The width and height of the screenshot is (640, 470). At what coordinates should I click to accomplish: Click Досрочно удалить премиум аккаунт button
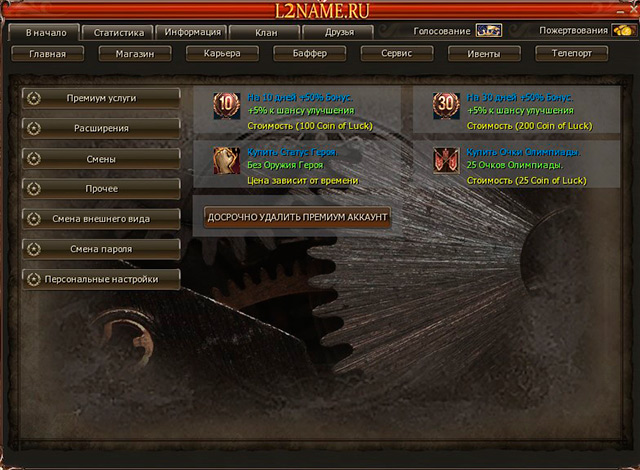[297, 216]
